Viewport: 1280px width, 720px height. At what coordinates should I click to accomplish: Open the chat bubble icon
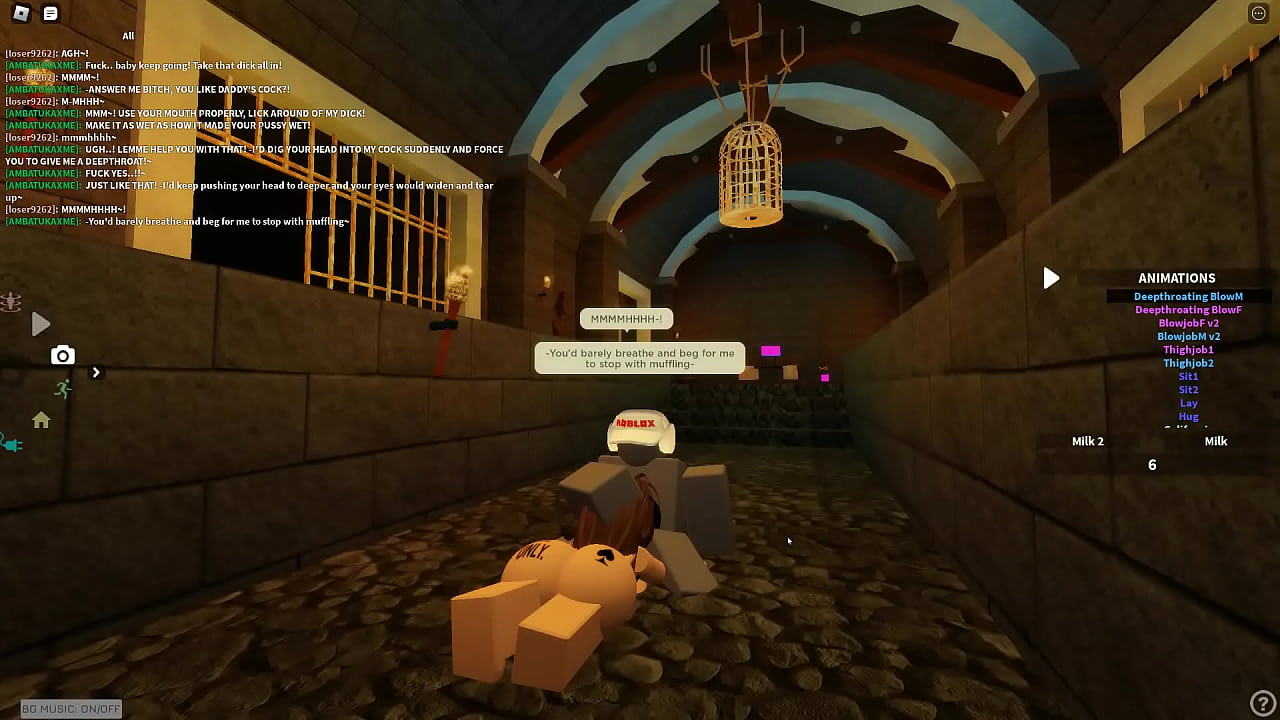coord(49,13)
